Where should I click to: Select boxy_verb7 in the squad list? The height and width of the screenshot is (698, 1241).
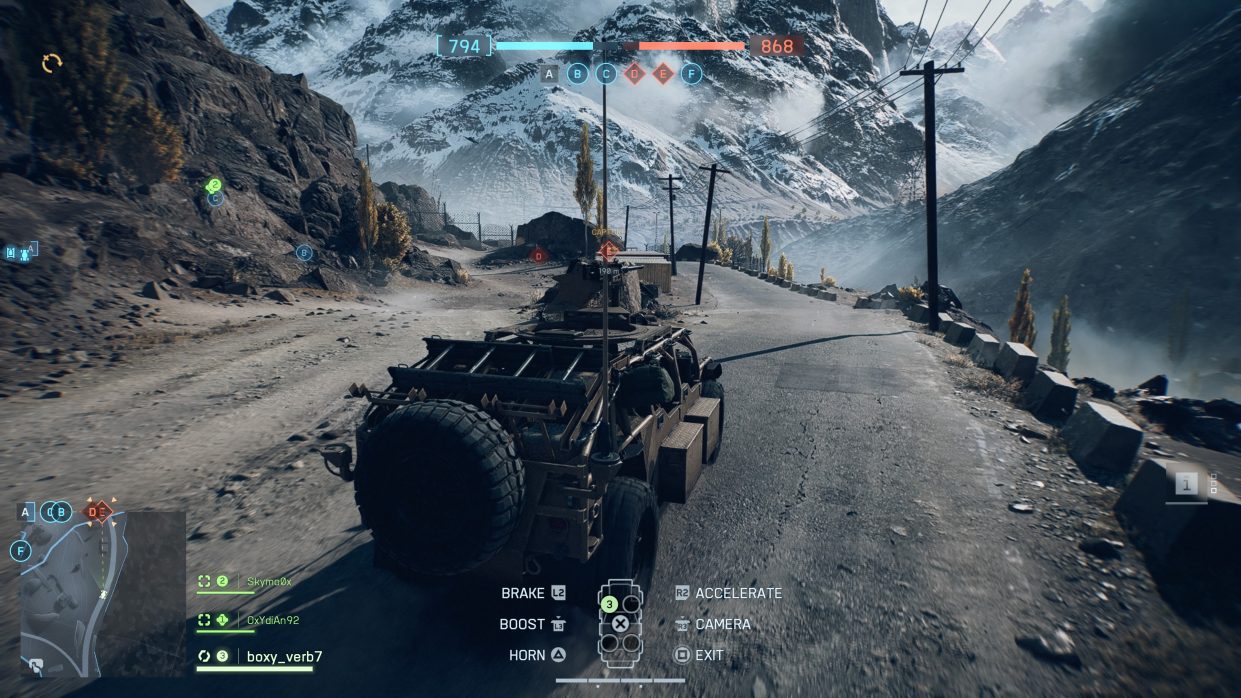[284, 657]
